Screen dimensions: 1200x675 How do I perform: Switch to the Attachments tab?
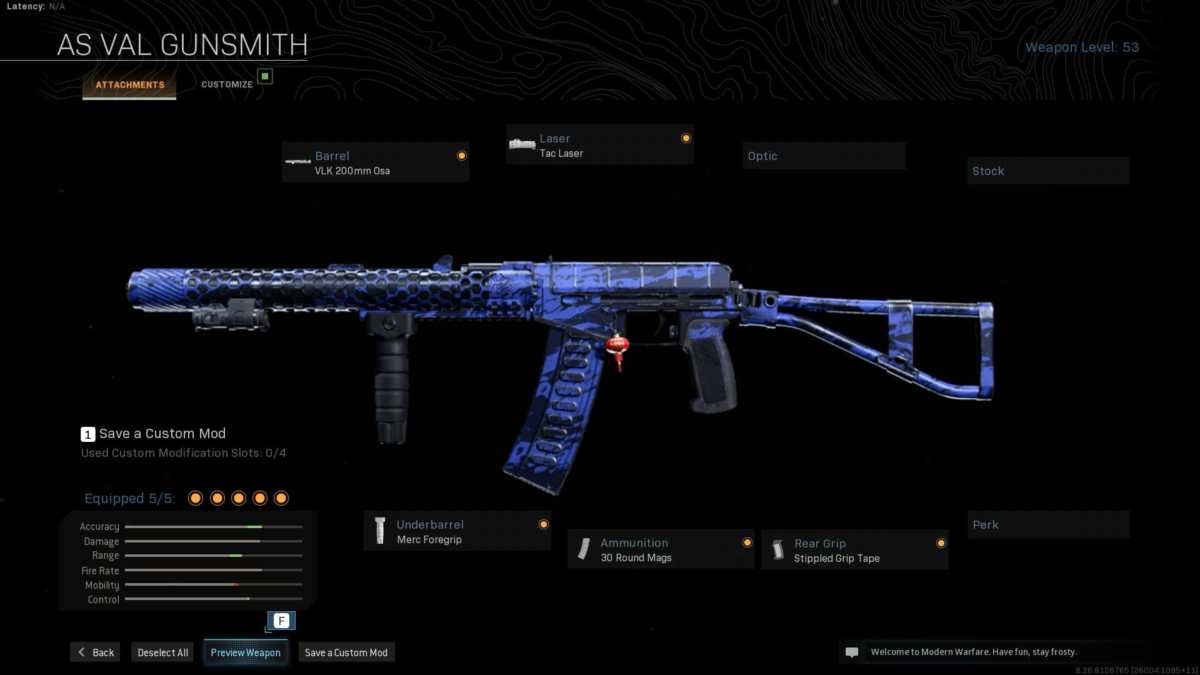(x=130, y=85)
